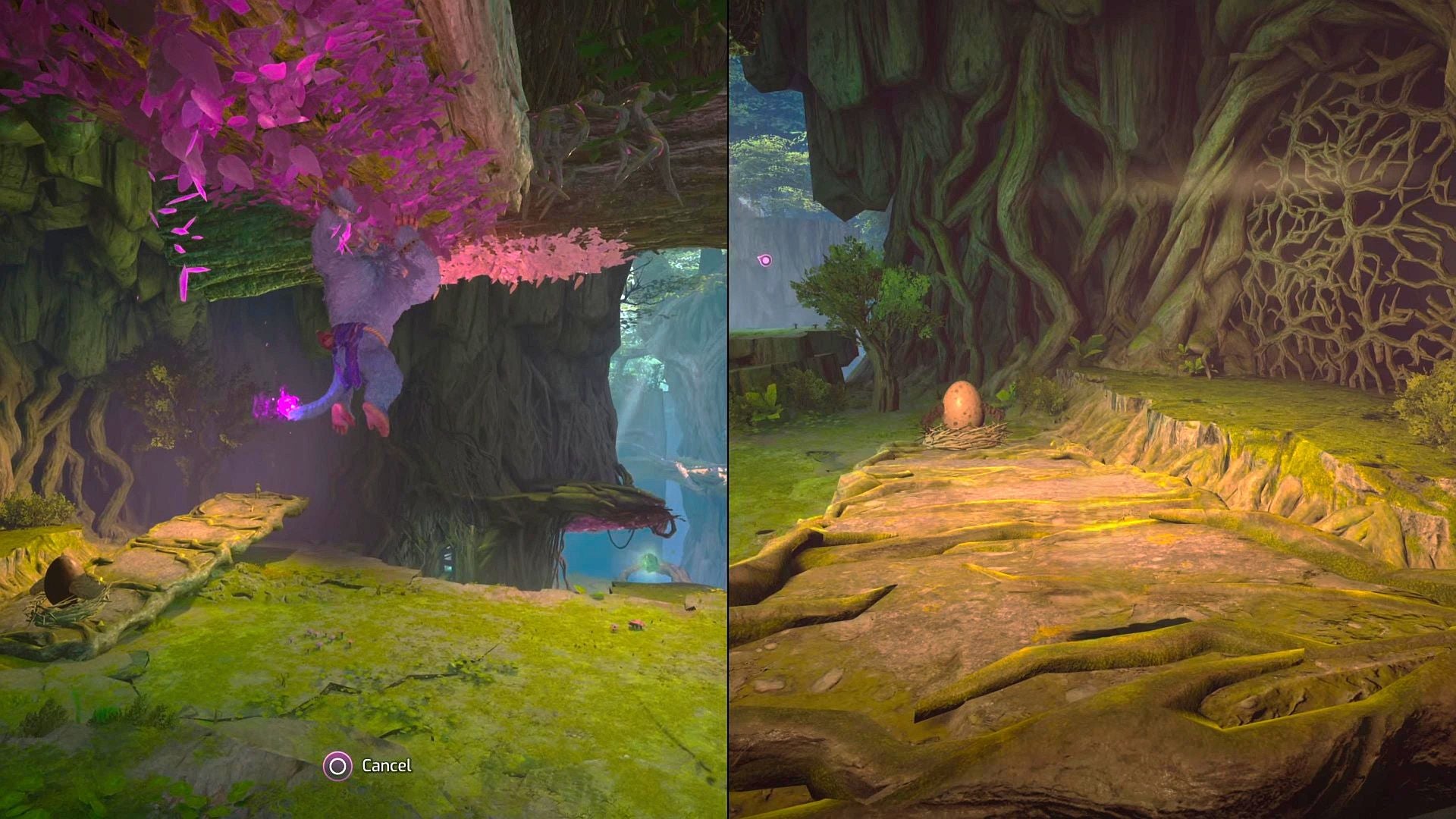1456x819 pixels.
Task: Select the right split-screen view
Action: click(x=1092, y=409)
